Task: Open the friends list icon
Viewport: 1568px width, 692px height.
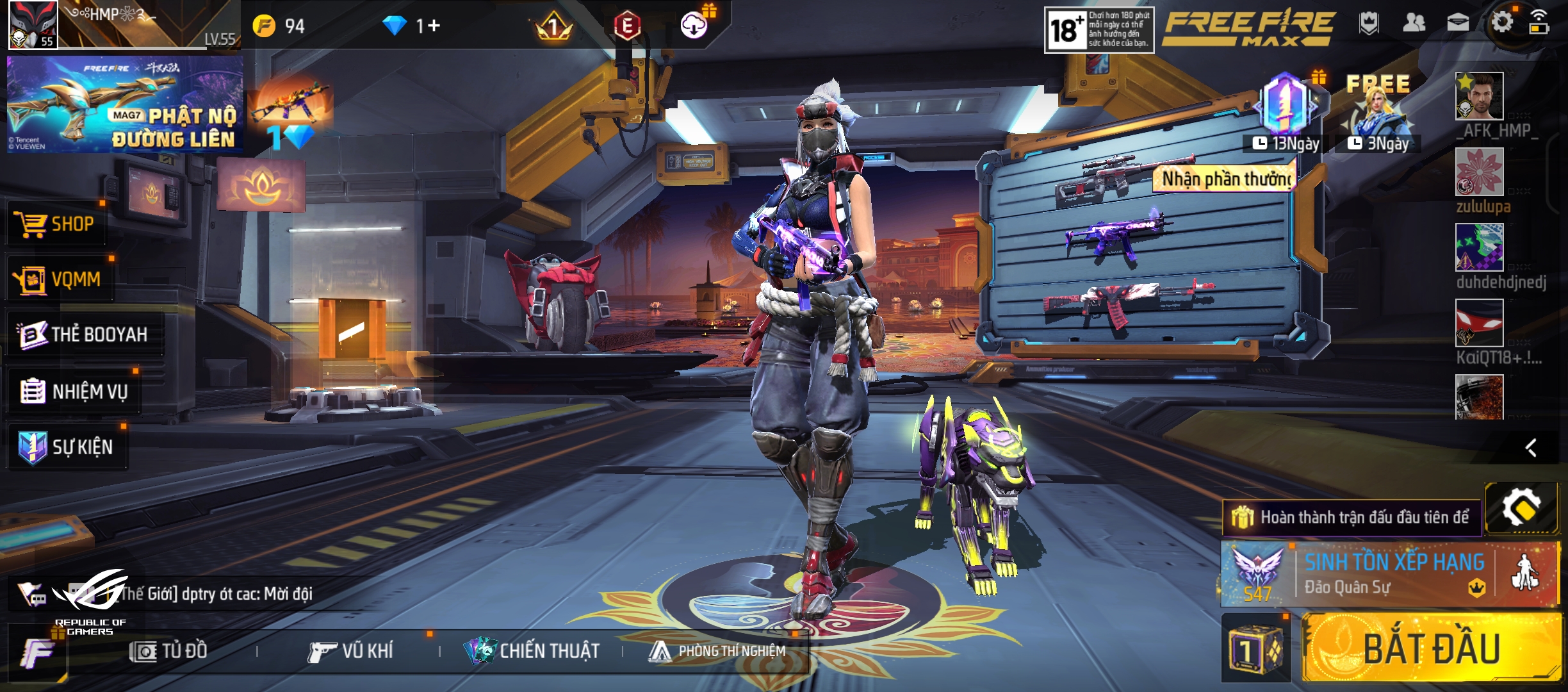Action: pyautogui.click(x=1414, y=23)
